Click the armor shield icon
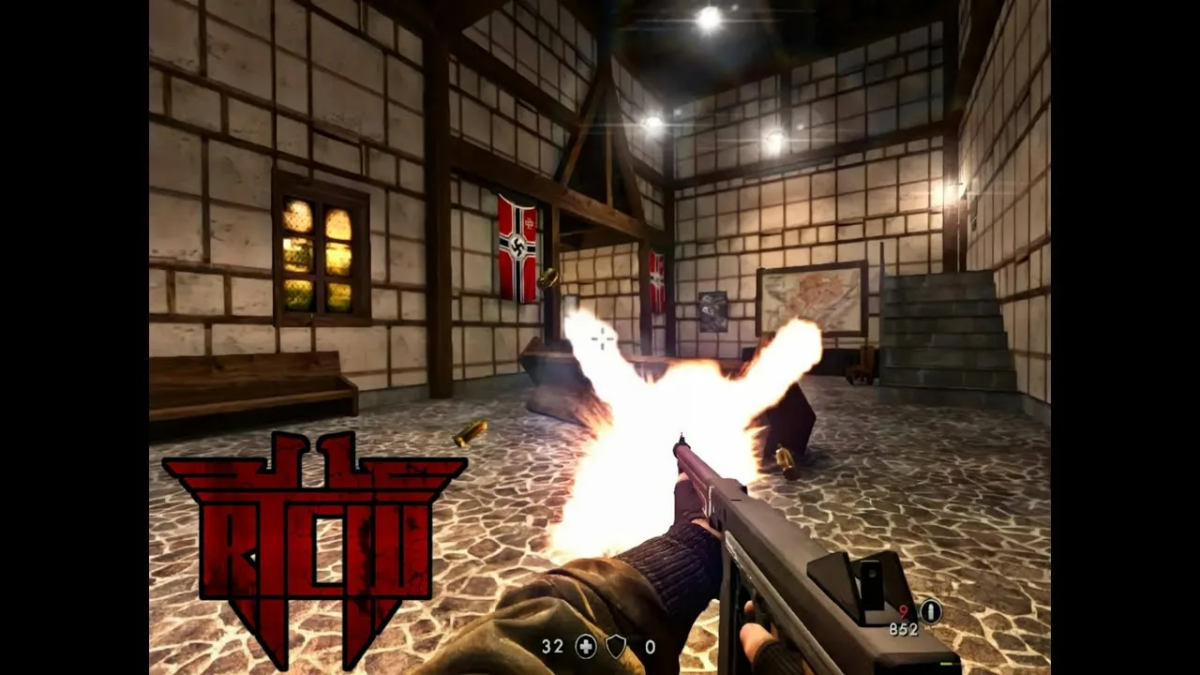Screen dimensions: 1200x675 (616, 647)
